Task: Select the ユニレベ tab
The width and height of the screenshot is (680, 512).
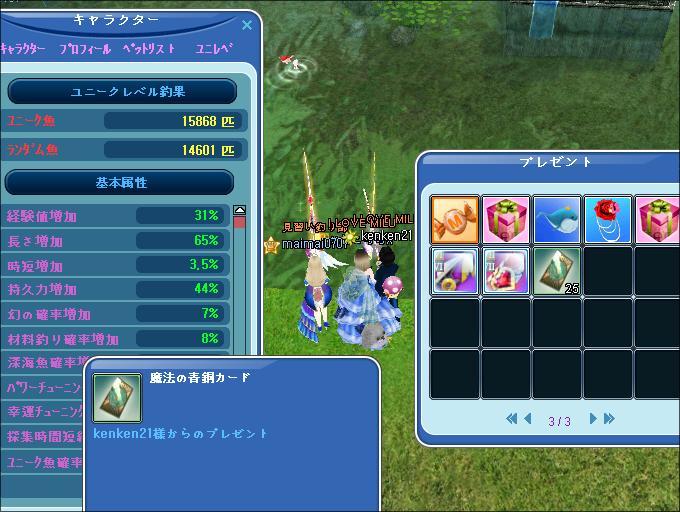Action: pos(214,48)
